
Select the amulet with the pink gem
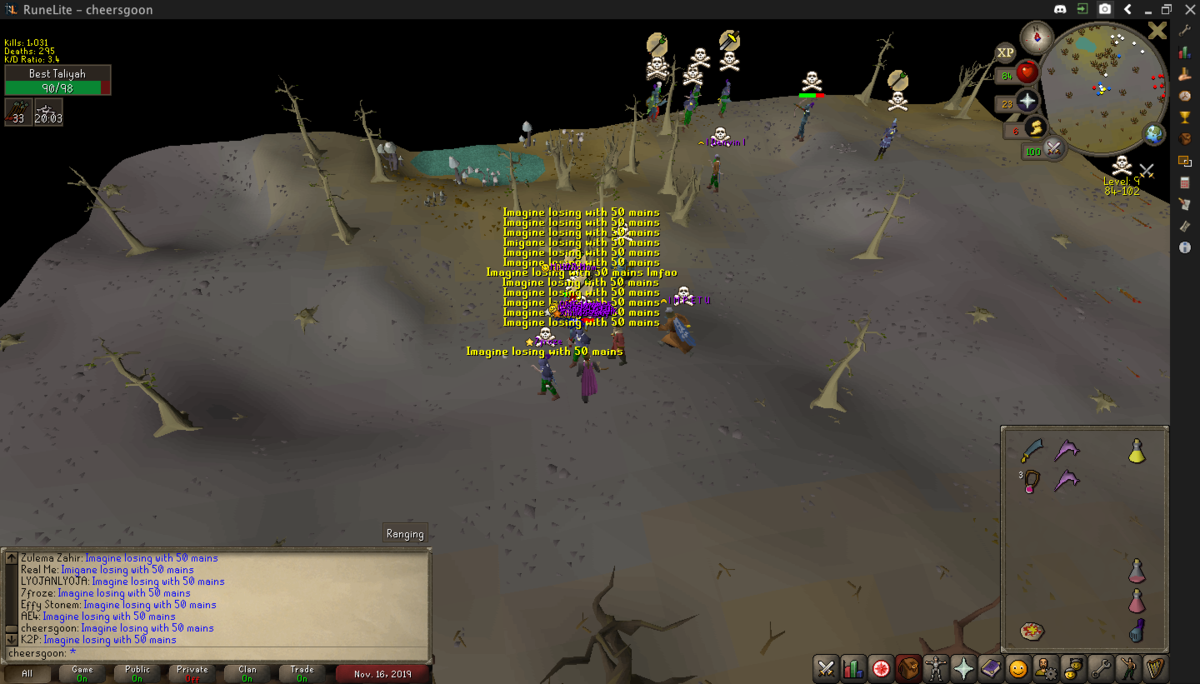tap(1032, 482)
